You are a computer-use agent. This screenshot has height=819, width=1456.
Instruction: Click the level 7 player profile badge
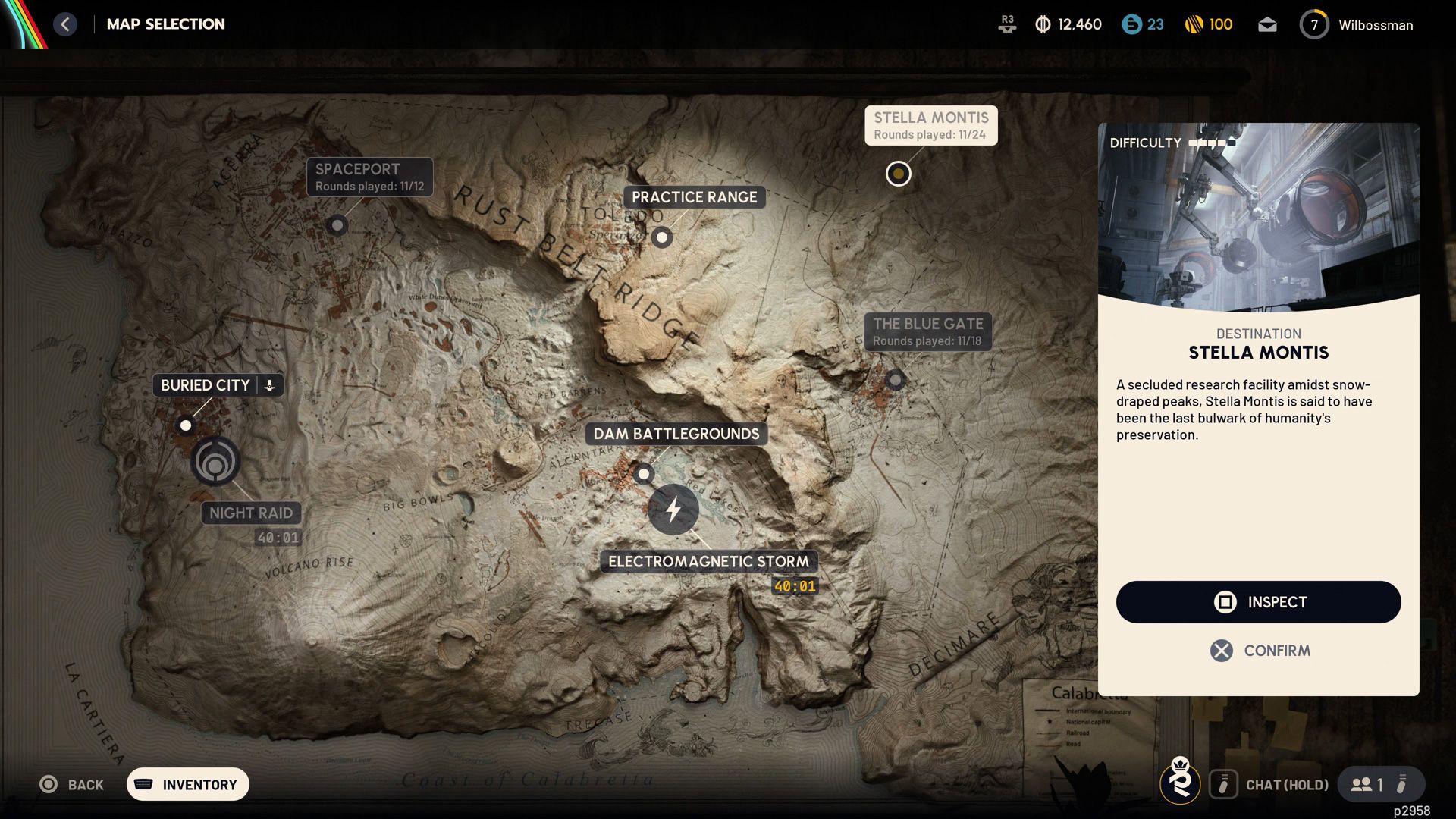(1314, 24)
